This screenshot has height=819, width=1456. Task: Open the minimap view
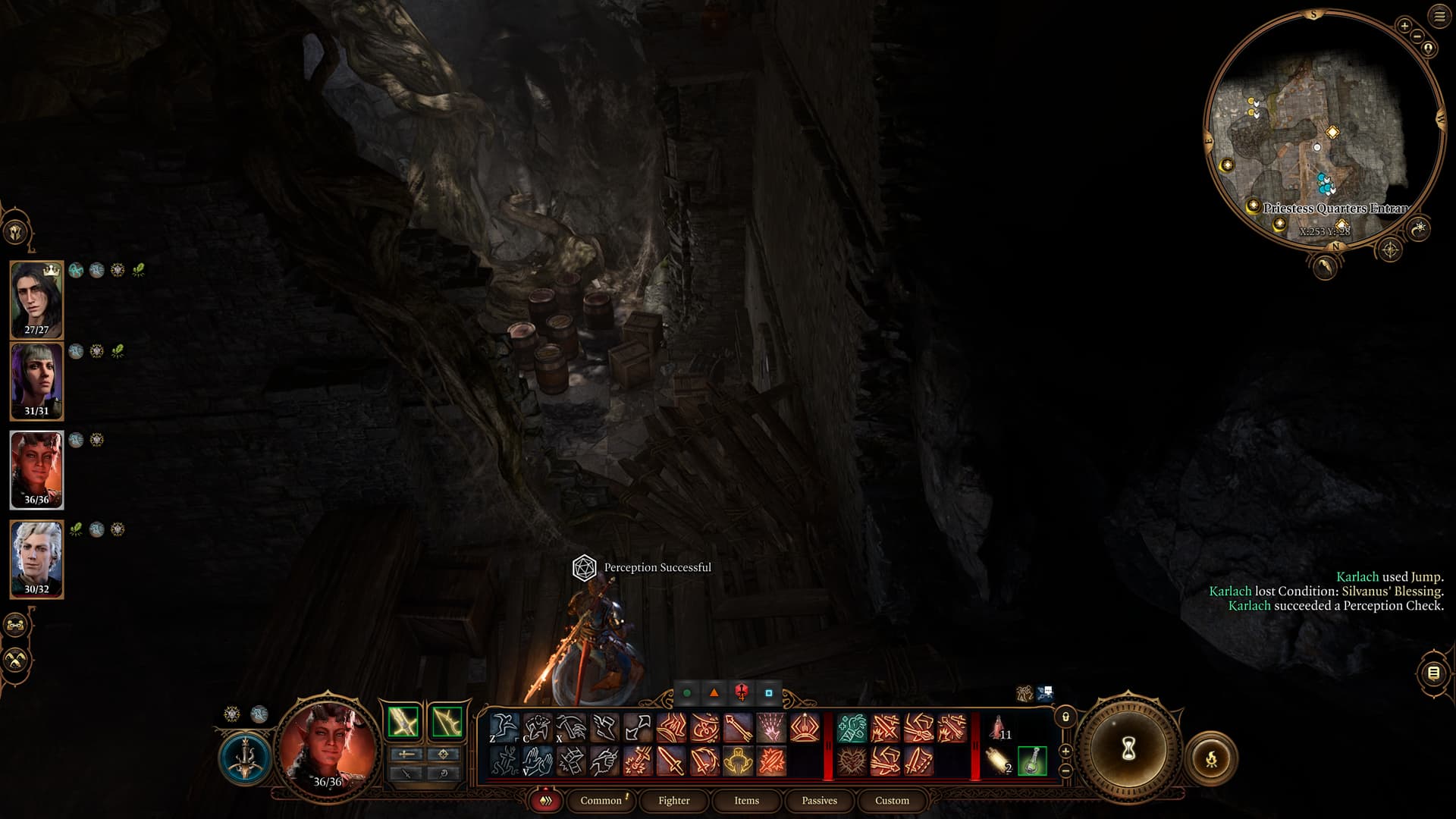coord(1323,129)
